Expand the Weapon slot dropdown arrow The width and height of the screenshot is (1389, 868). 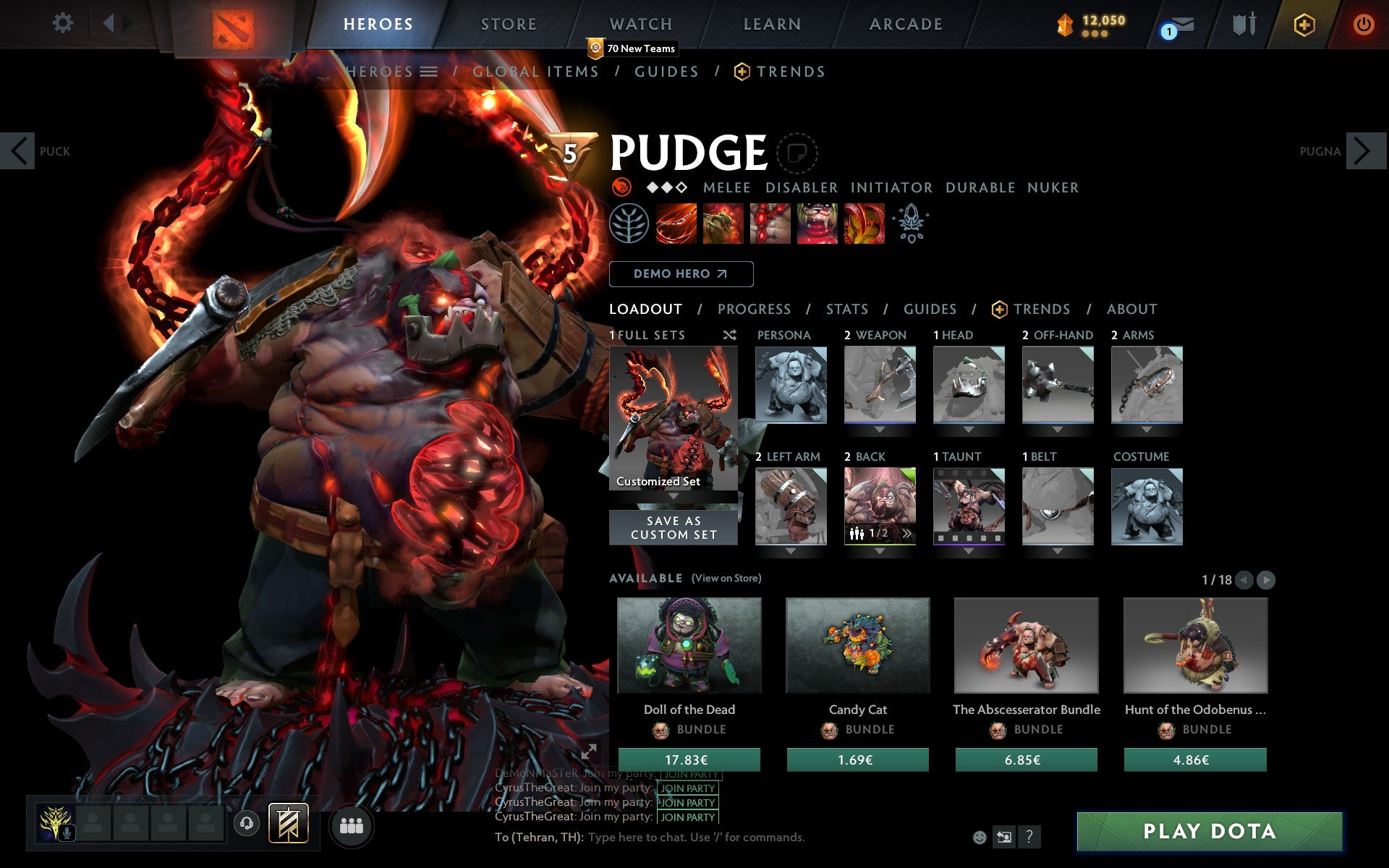coord(880,428)
